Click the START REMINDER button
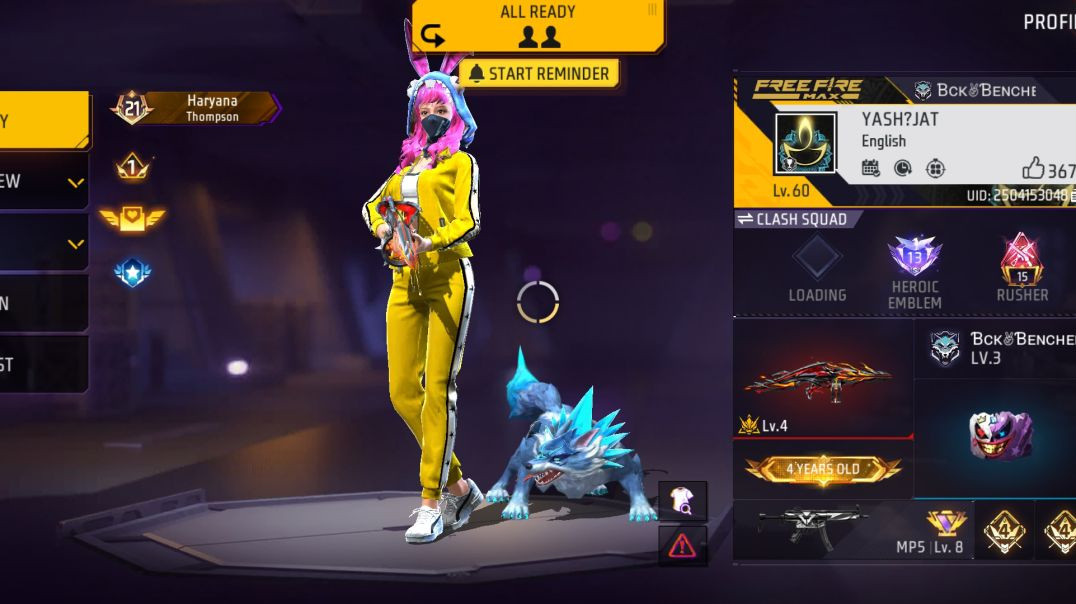The image size is (1076, 604). click(539, 73)
